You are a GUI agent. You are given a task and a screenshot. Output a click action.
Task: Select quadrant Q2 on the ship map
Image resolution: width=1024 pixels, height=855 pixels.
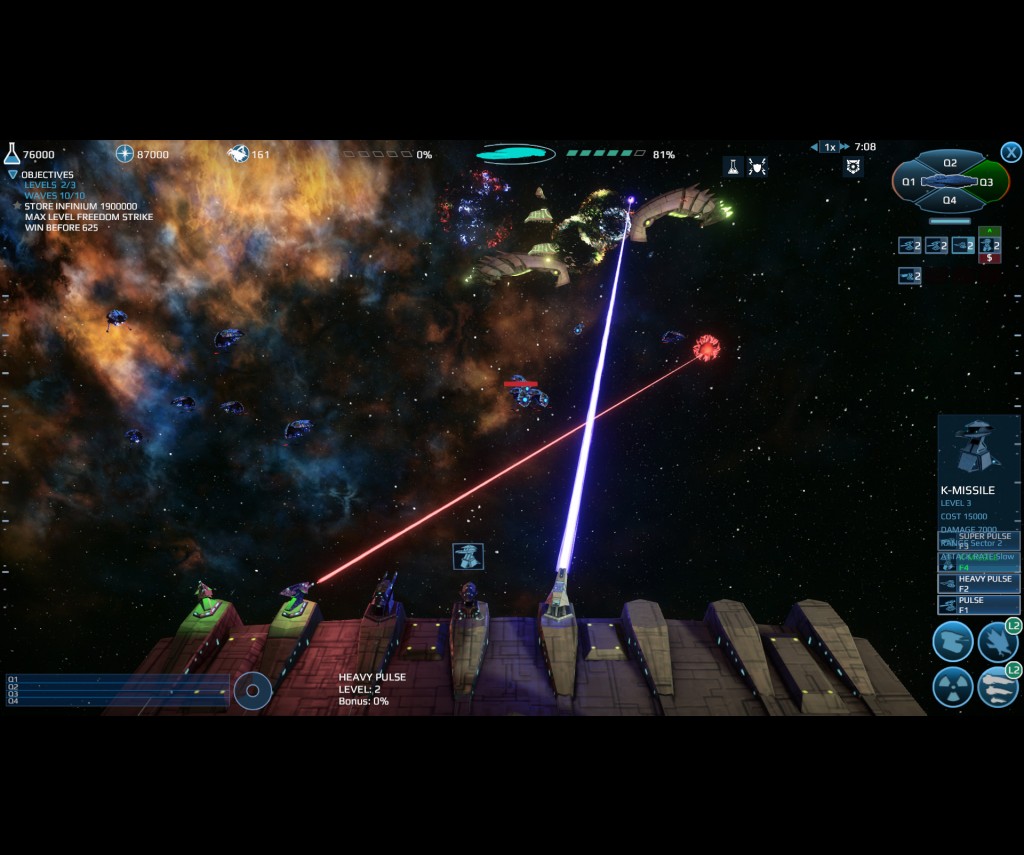click(x=950, y=163)
